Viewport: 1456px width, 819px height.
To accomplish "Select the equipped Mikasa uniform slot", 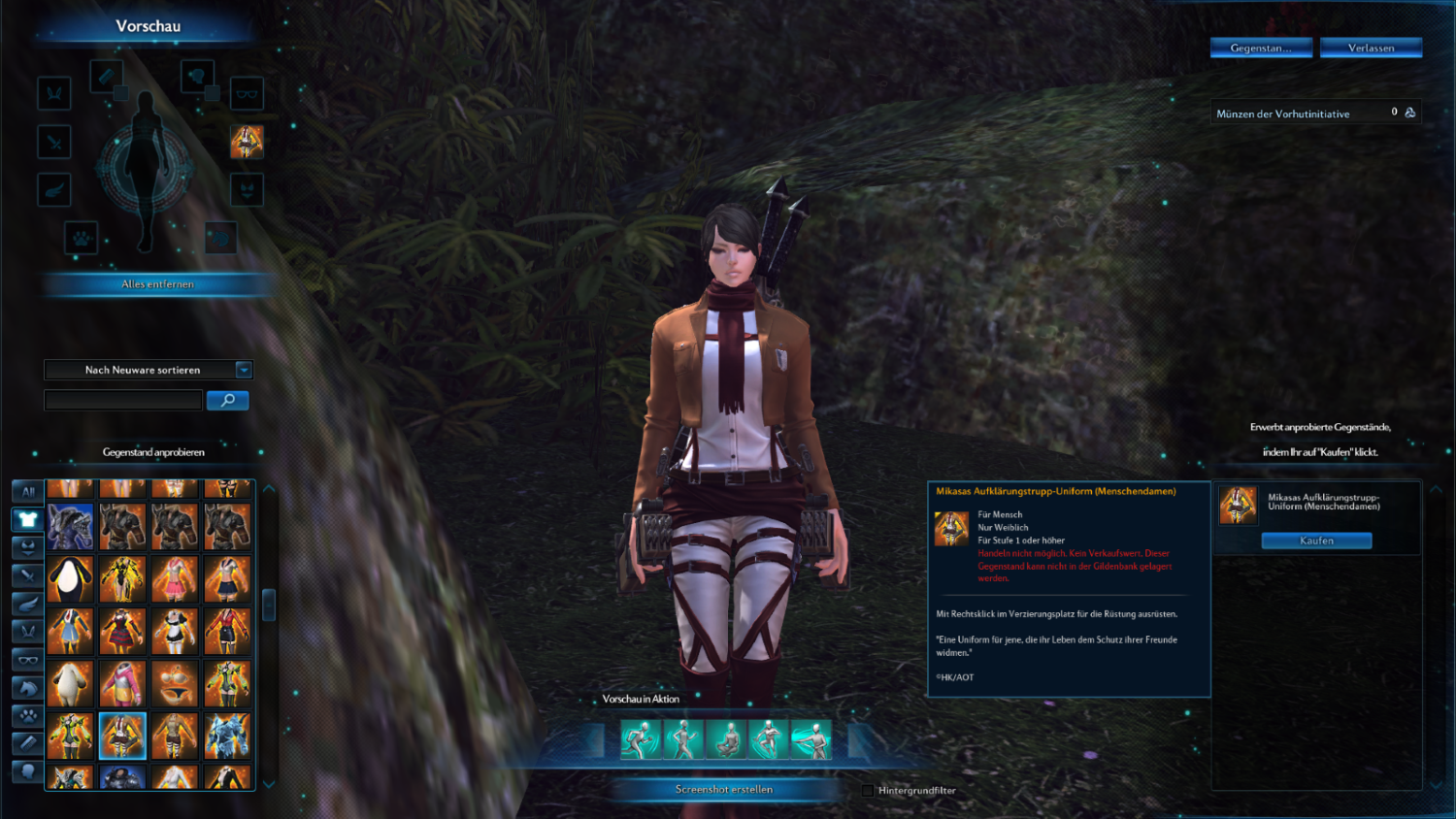I will (x=247, y=142).
